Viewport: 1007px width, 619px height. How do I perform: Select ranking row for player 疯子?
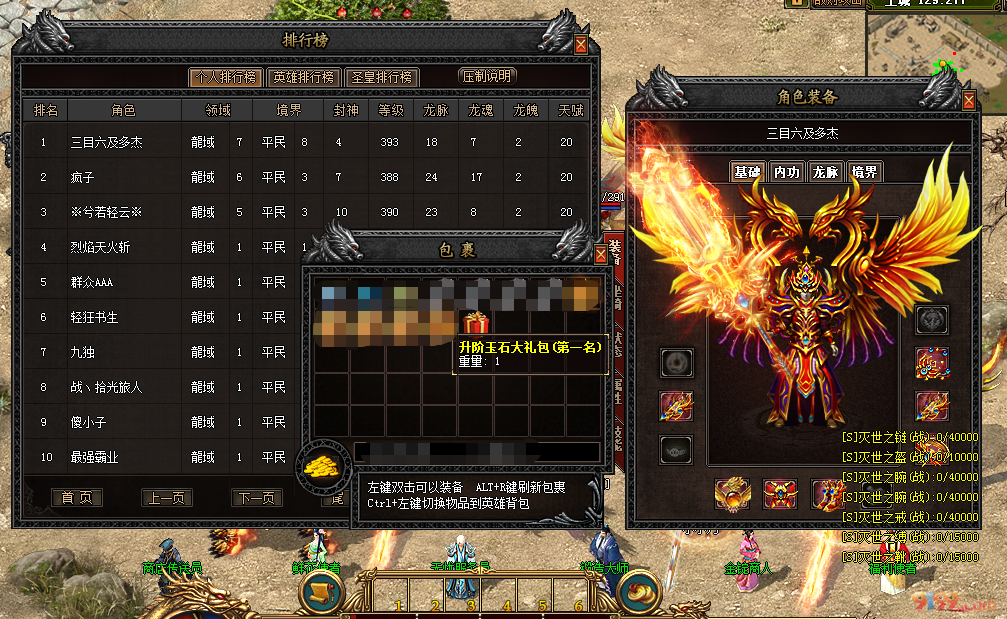[300, 177]
